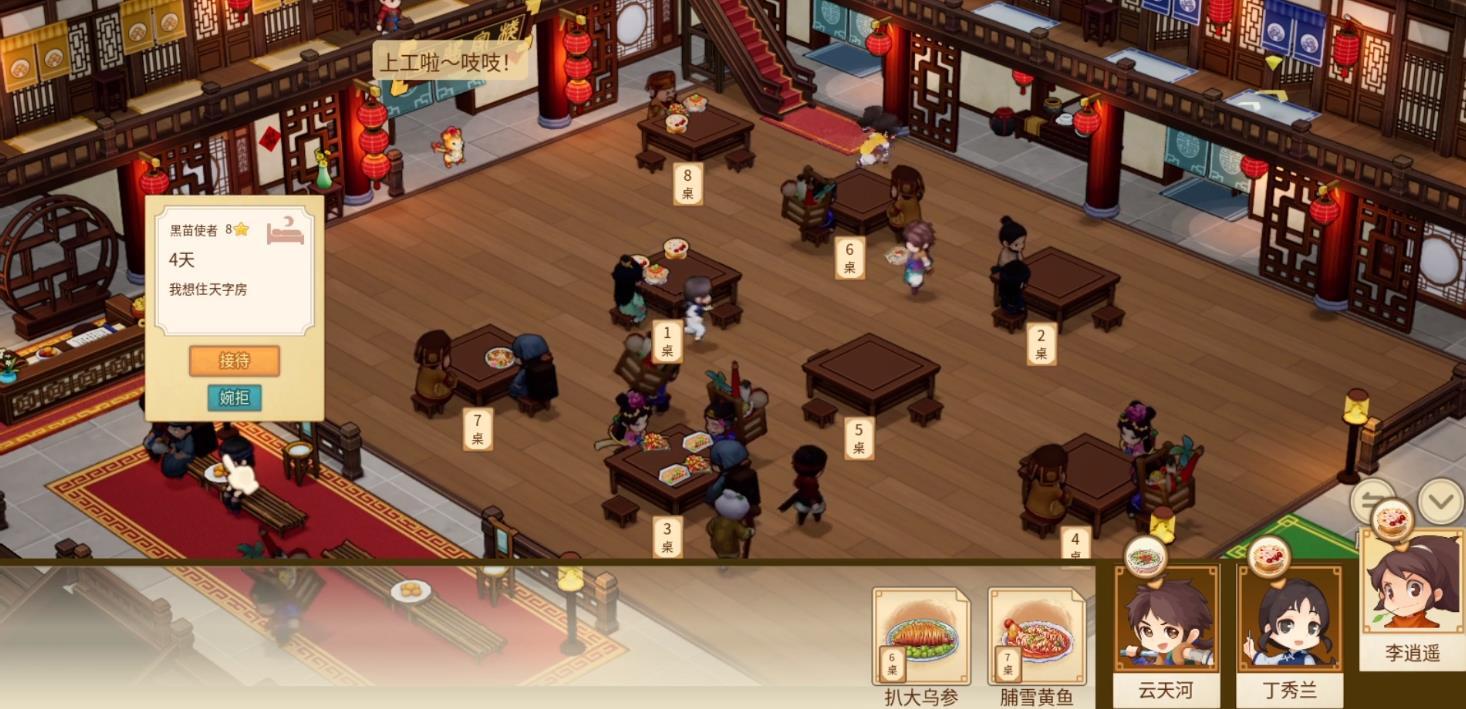
Task: Pick the 脯雪黄鱼 dish card
Action: [1036, 637]
